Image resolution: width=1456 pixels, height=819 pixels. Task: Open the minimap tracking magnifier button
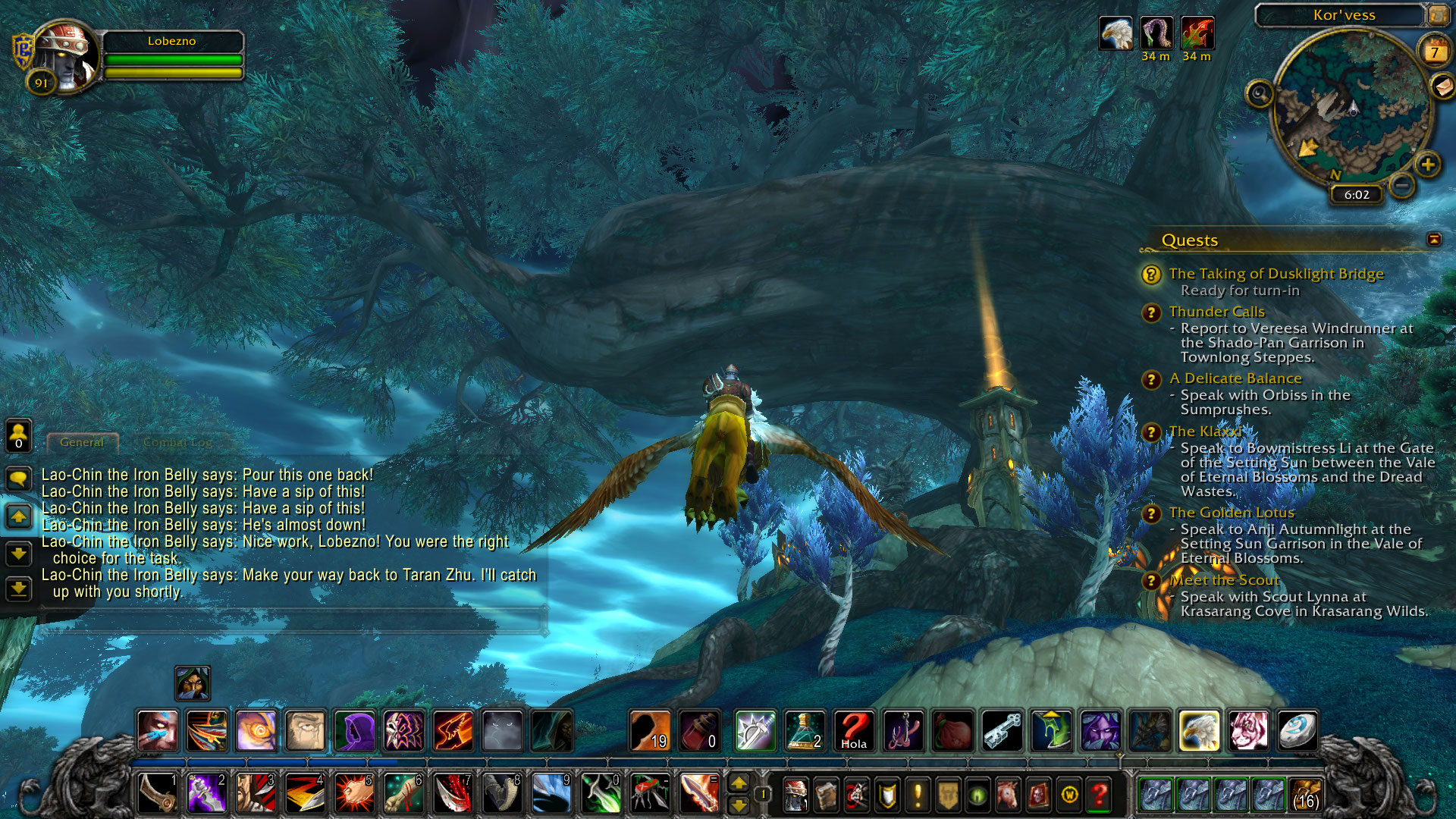coord(1260,94)
